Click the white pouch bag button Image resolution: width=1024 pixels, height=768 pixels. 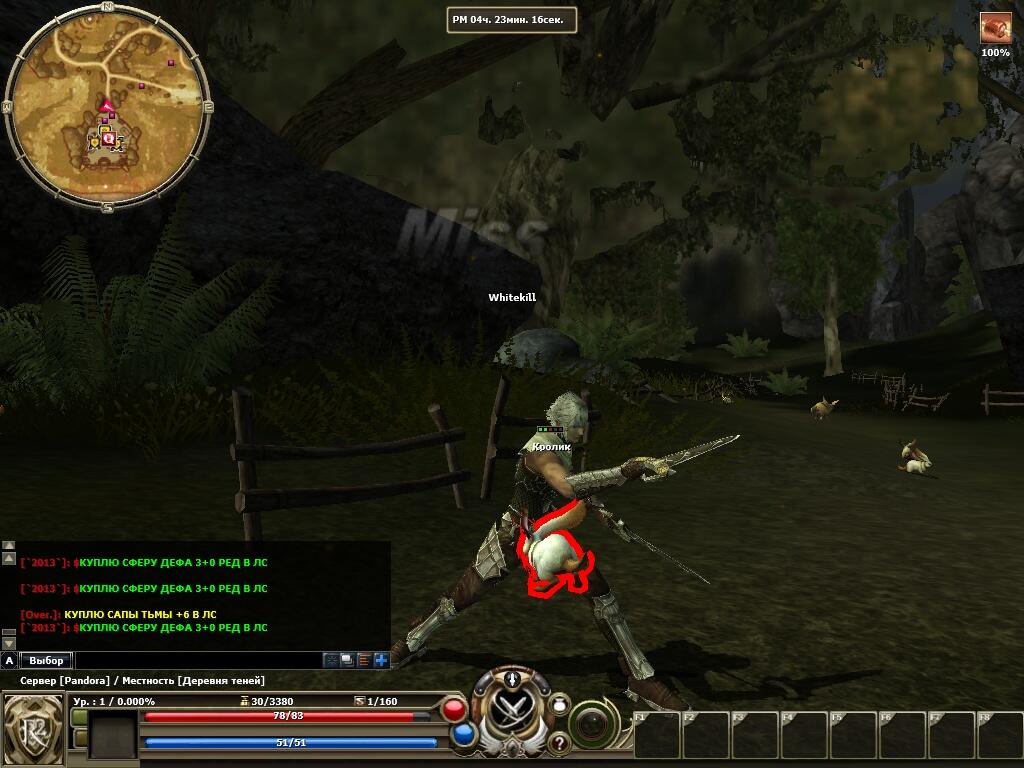[x=560, y=703]
